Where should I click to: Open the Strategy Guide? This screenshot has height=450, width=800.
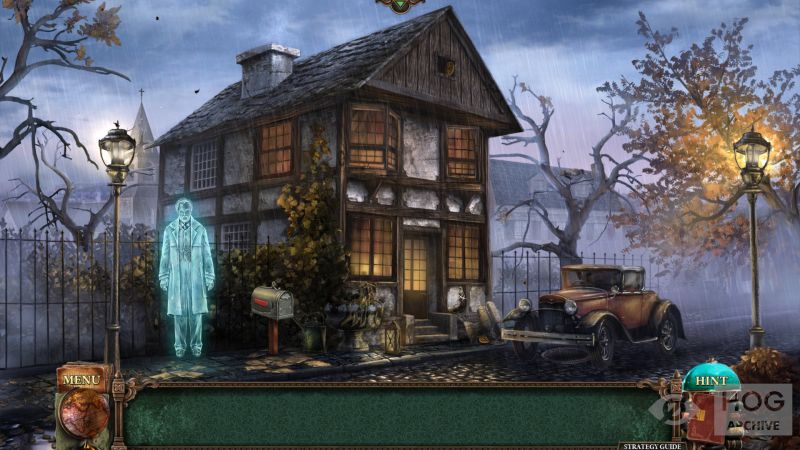[650, 445]
